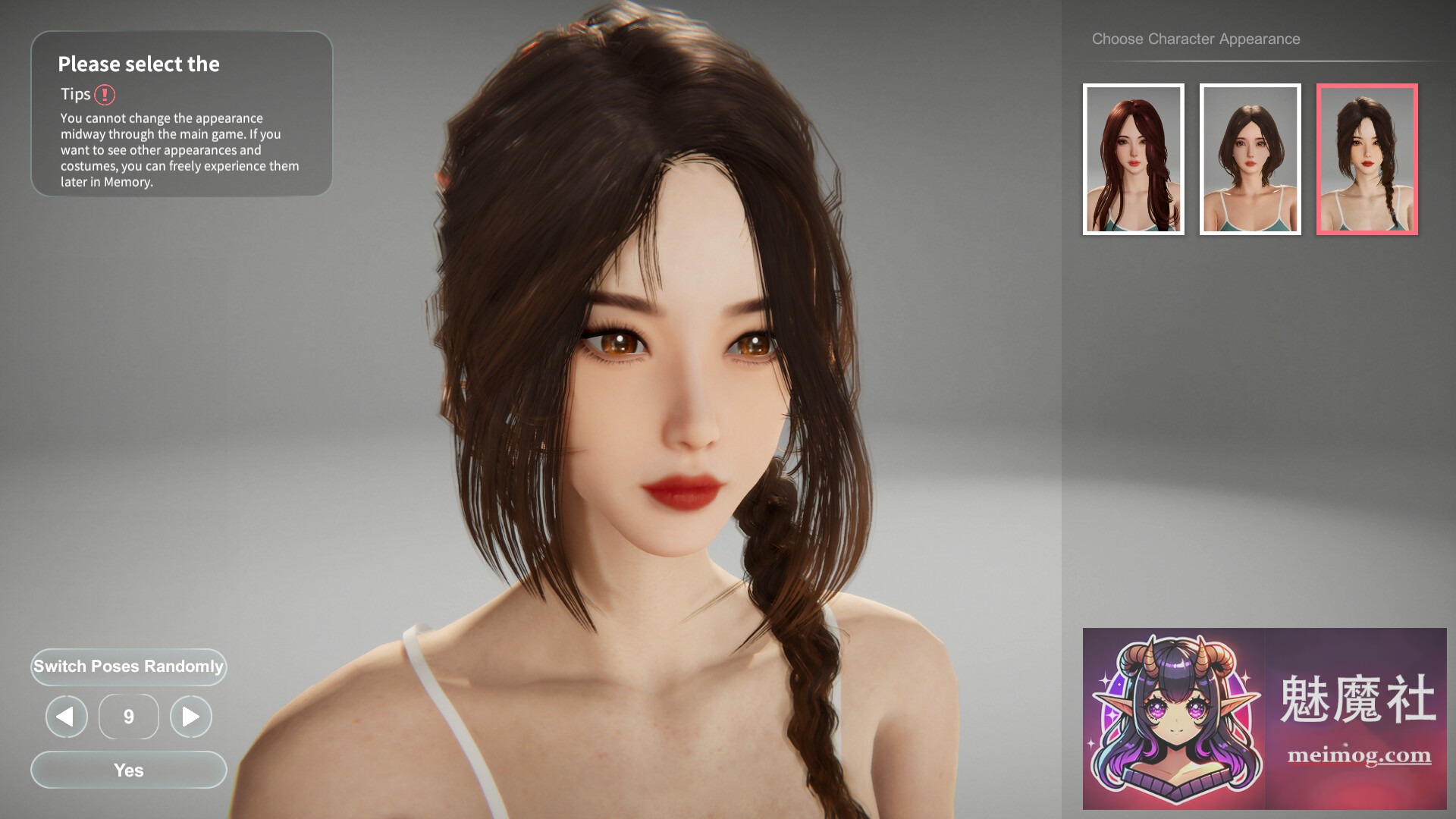The image size is (1456, 819).
Task: Click the Tips information panel
Action: (x=180, y=114)
